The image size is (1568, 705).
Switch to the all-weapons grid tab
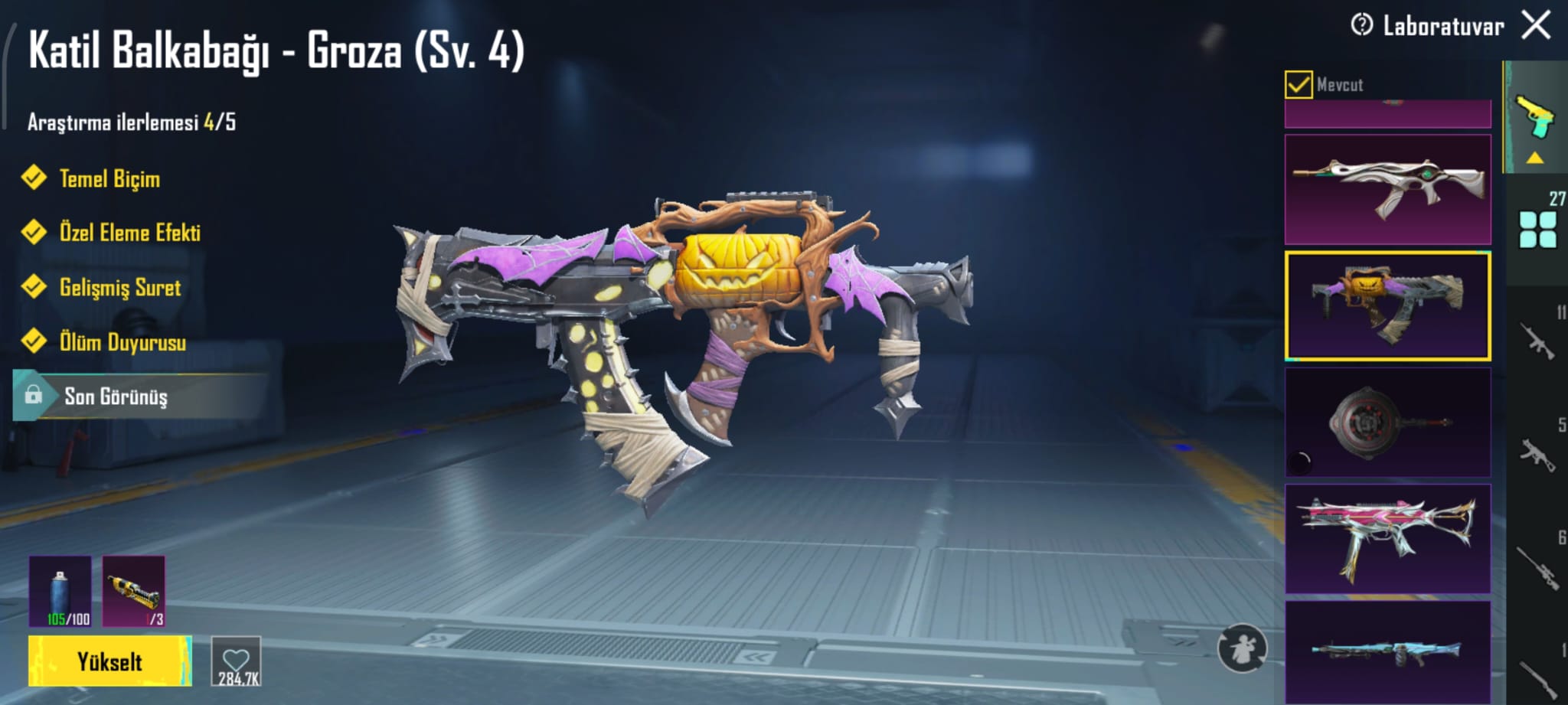1537,229
